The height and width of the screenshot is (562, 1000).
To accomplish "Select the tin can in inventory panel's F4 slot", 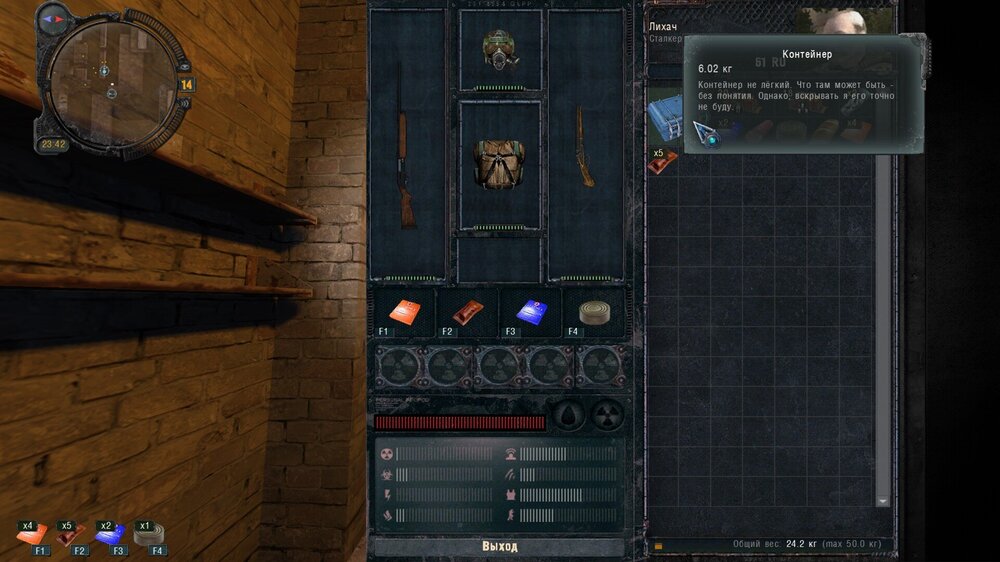I will (592, 313).
